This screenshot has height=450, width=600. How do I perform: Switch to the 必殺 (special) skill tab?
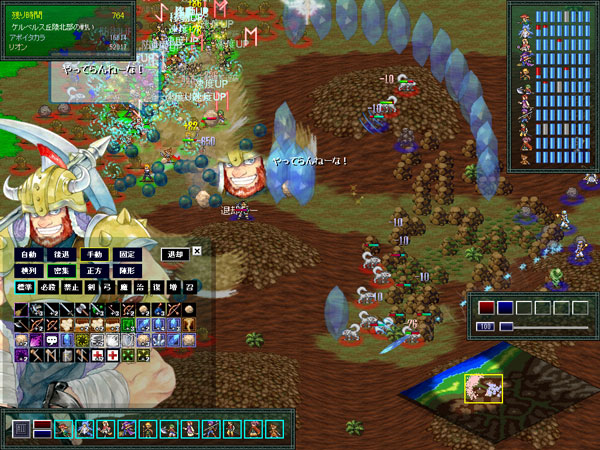click(50, 289)
